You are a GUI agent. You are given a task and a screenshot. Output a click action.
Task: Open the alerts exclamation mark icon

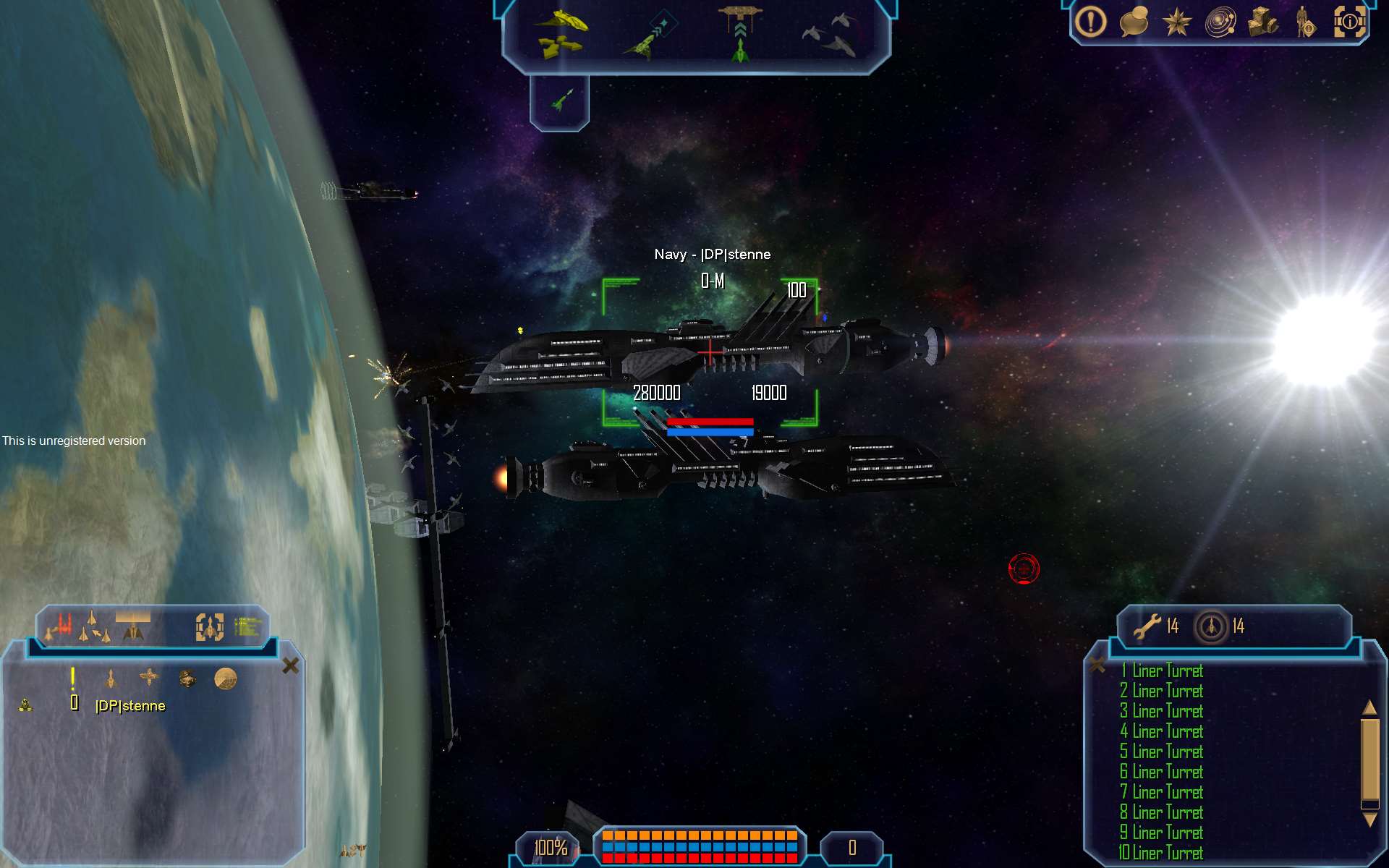pos(1090,22)
